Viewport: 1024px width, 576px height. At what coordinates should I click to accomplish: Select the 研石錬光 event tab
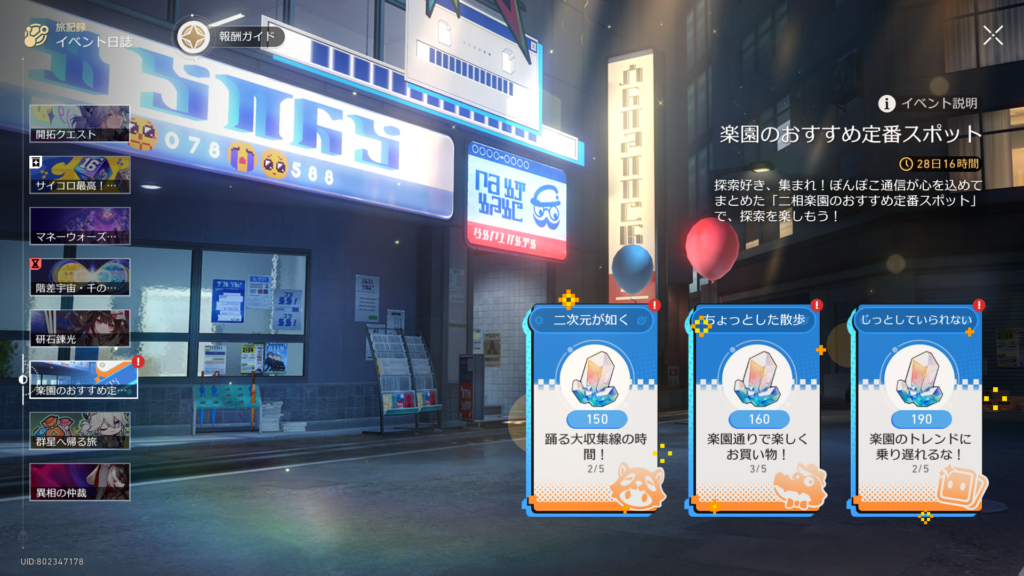[x=80, y=328]
